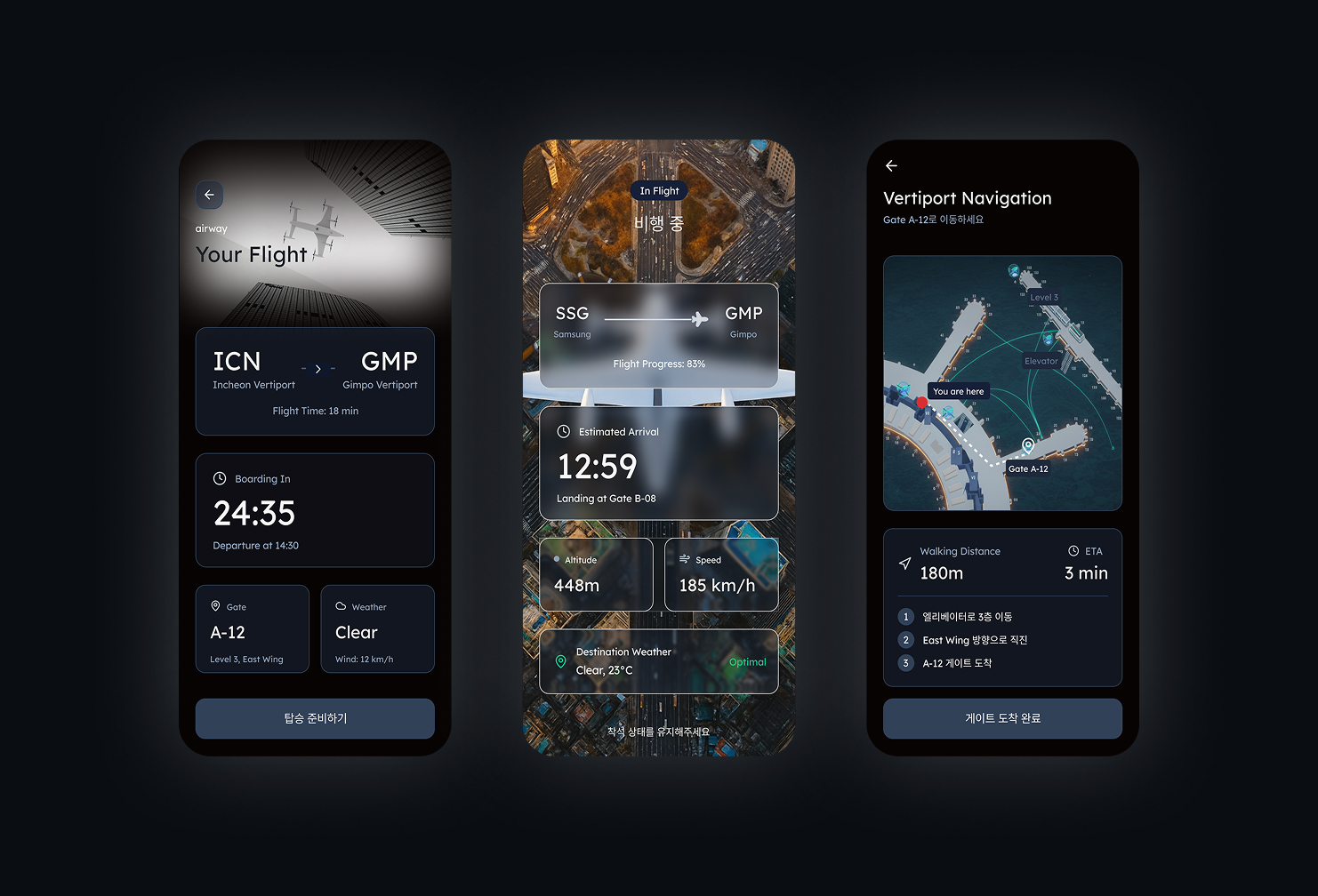Click the Flight Progress 83% indicator
This screenshot has height=896, width=1318.
coord(659,364)
